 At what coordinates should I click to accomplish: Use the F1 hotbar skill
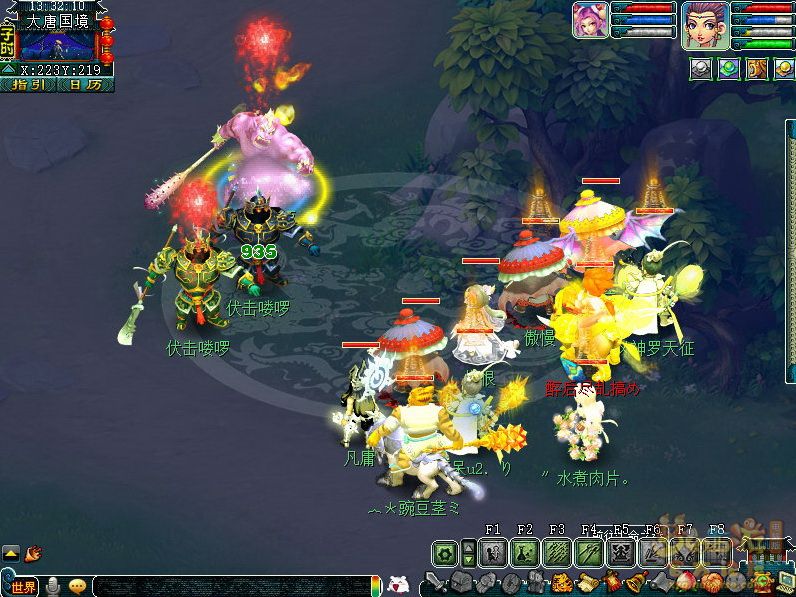coord(492,552)
